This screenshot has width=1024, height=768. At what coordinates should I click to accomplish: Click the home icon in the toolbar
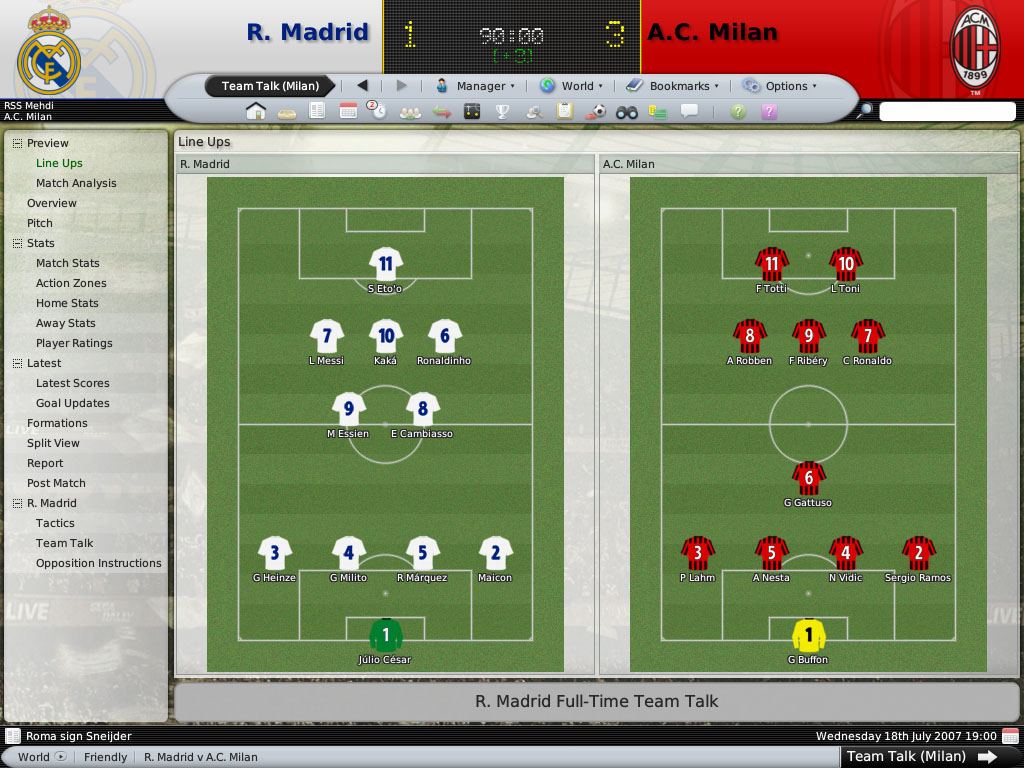(x=256, y=111)
